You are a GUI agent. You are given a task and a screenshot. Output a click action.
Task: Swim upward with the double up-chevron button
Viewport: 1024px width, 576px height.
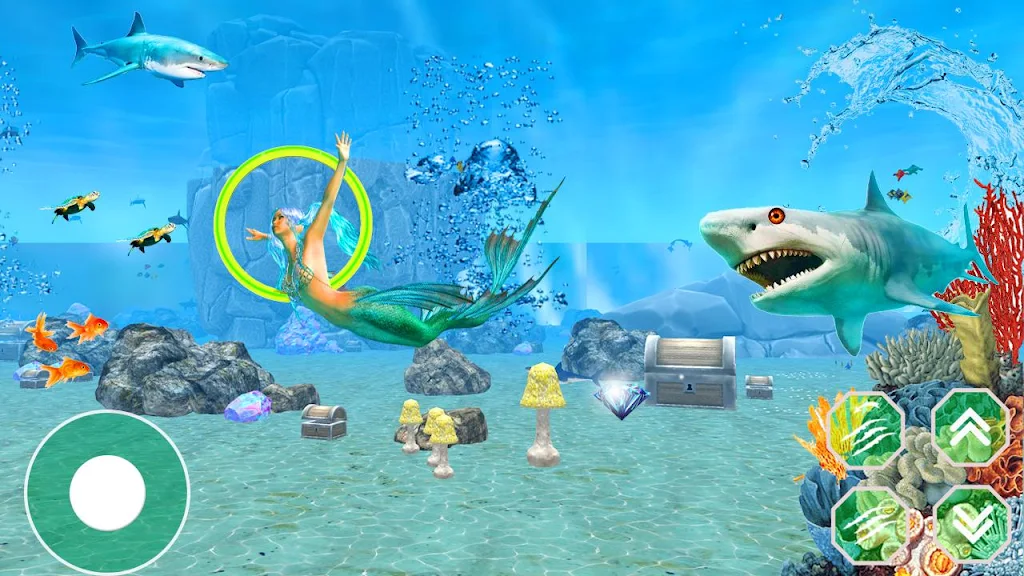[969, 427]
